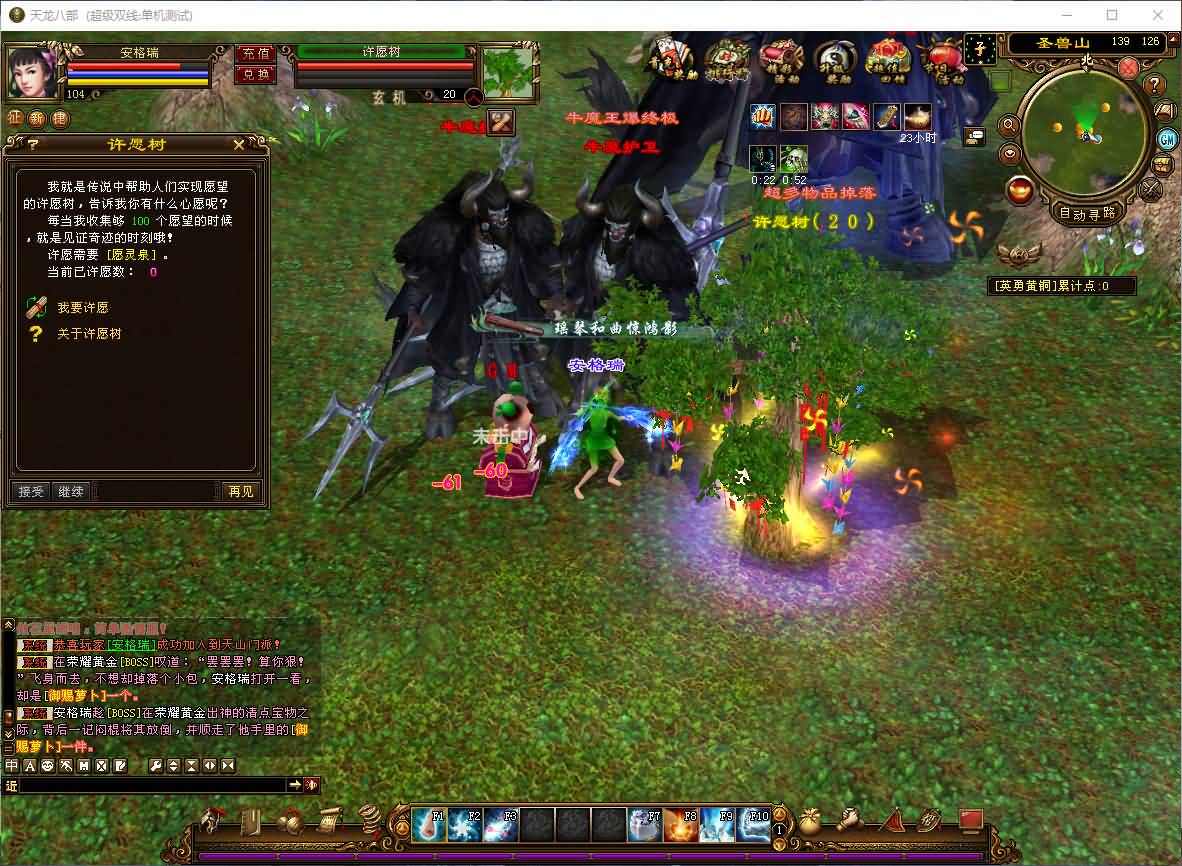Activate the F1 skill on hotbar

[x=430, y=825]
